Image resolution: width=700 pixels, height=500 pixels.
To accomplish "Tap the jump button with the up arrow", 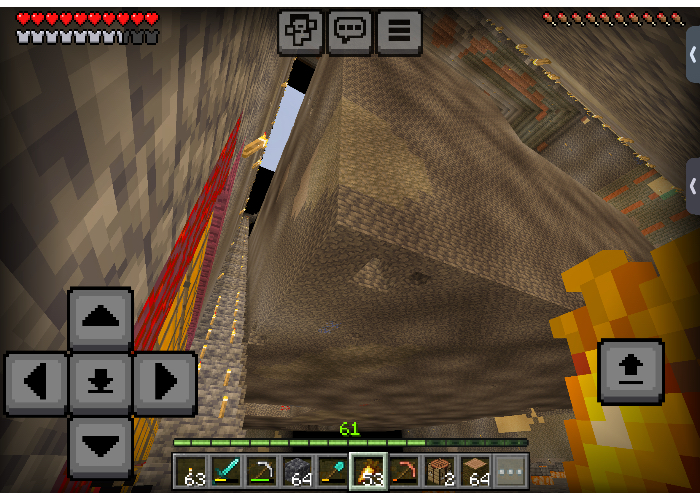I will pyautogui.click(x=630, y=371).
